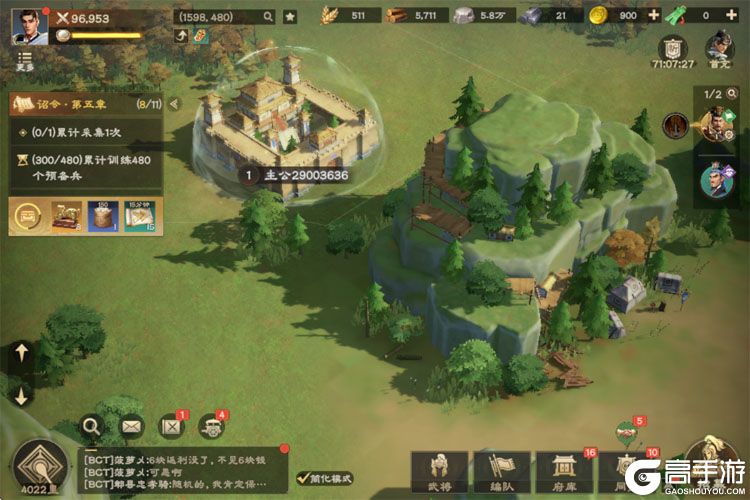Add more green jade with plus button
Image resolution: width=750 pixels, height=500 pixels.
click(736, 15)
